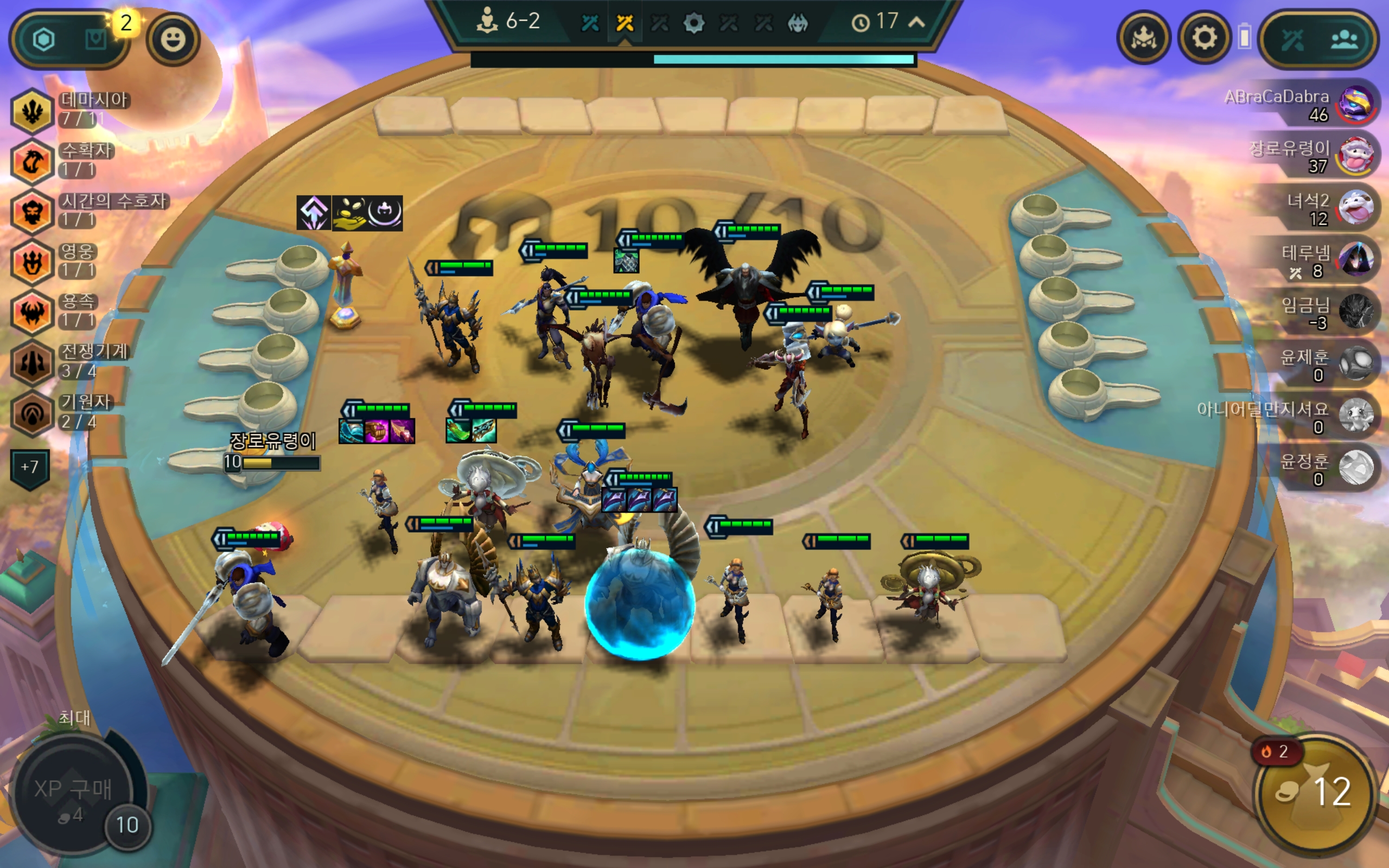The image size is (1389, 868).
Task: Open the emote smiley button
Action: pyautogui.click(x=173, y=40)
